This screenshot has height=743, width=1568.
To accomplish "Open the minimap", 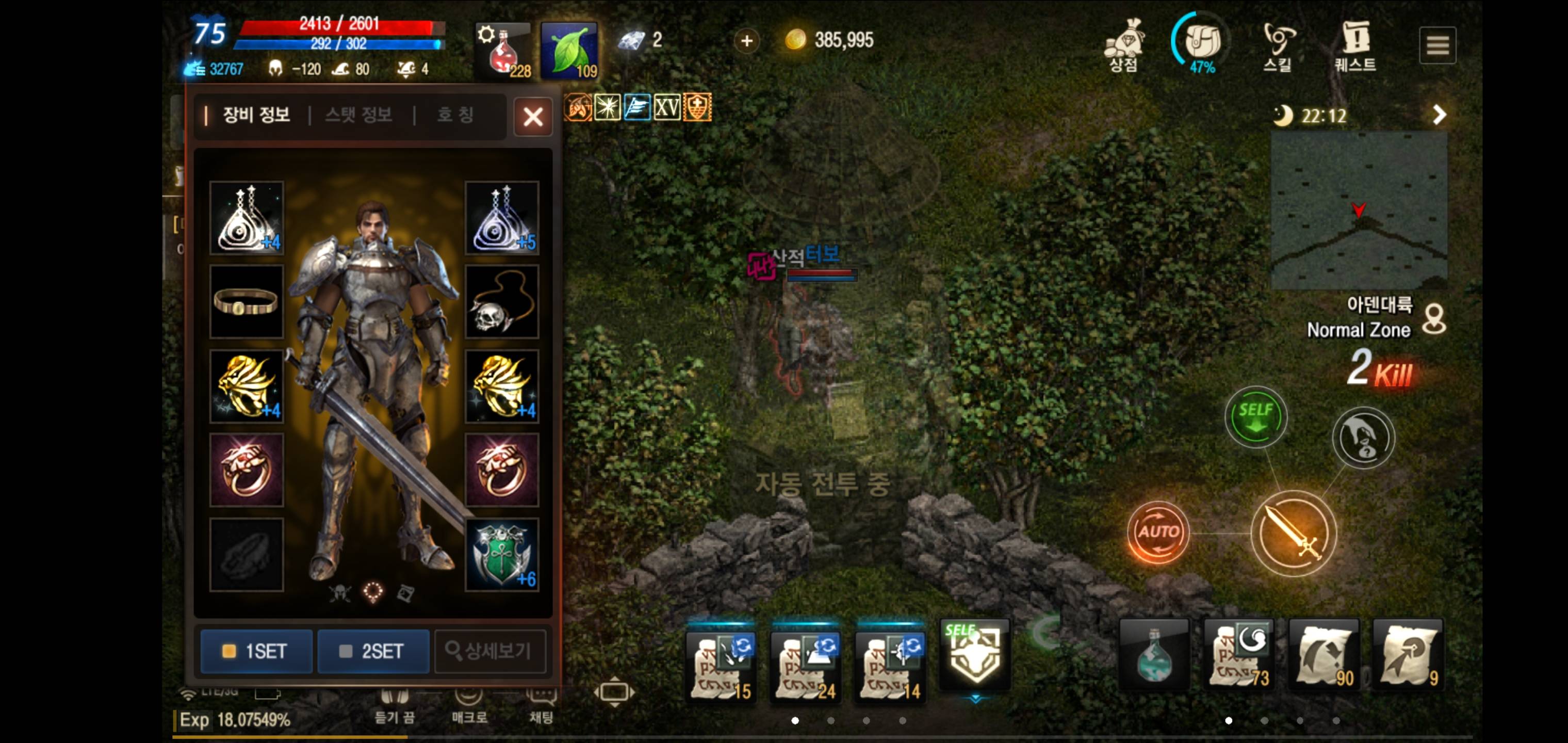I will 1359,210.
